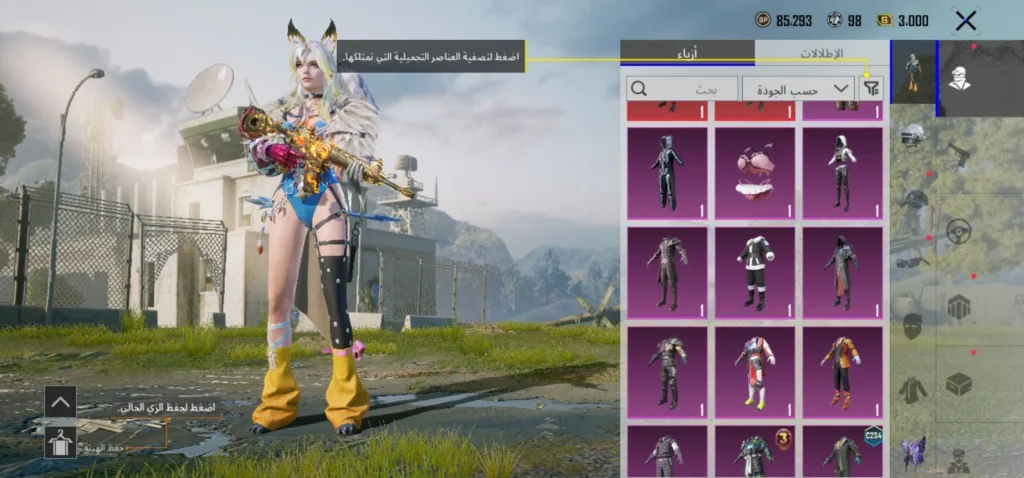Expand the panel with the up-arrow button
Image resolution: width=1024 pixels, height=478 pixels.
(x=60, y=402)
